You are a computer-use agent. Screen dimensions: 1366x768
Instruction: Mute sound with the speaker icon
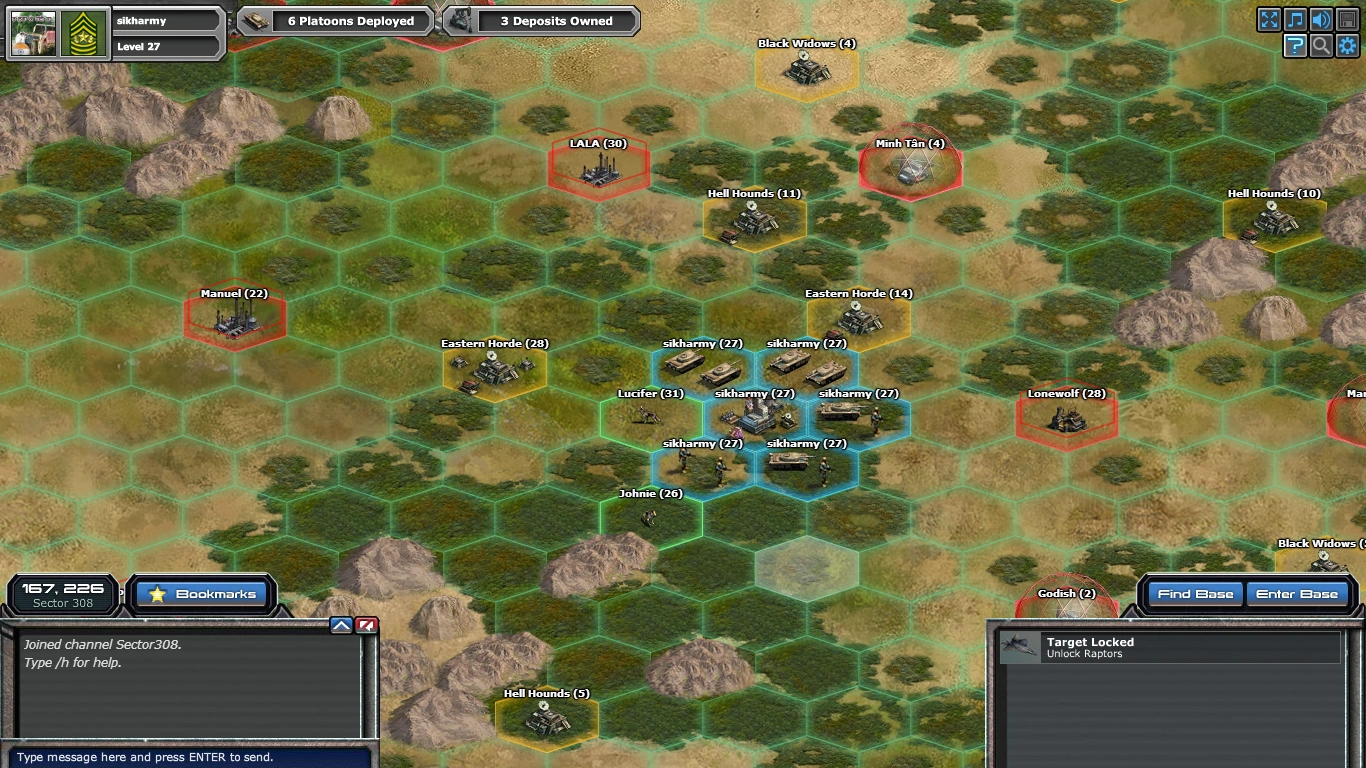(x=1322, y=19)
